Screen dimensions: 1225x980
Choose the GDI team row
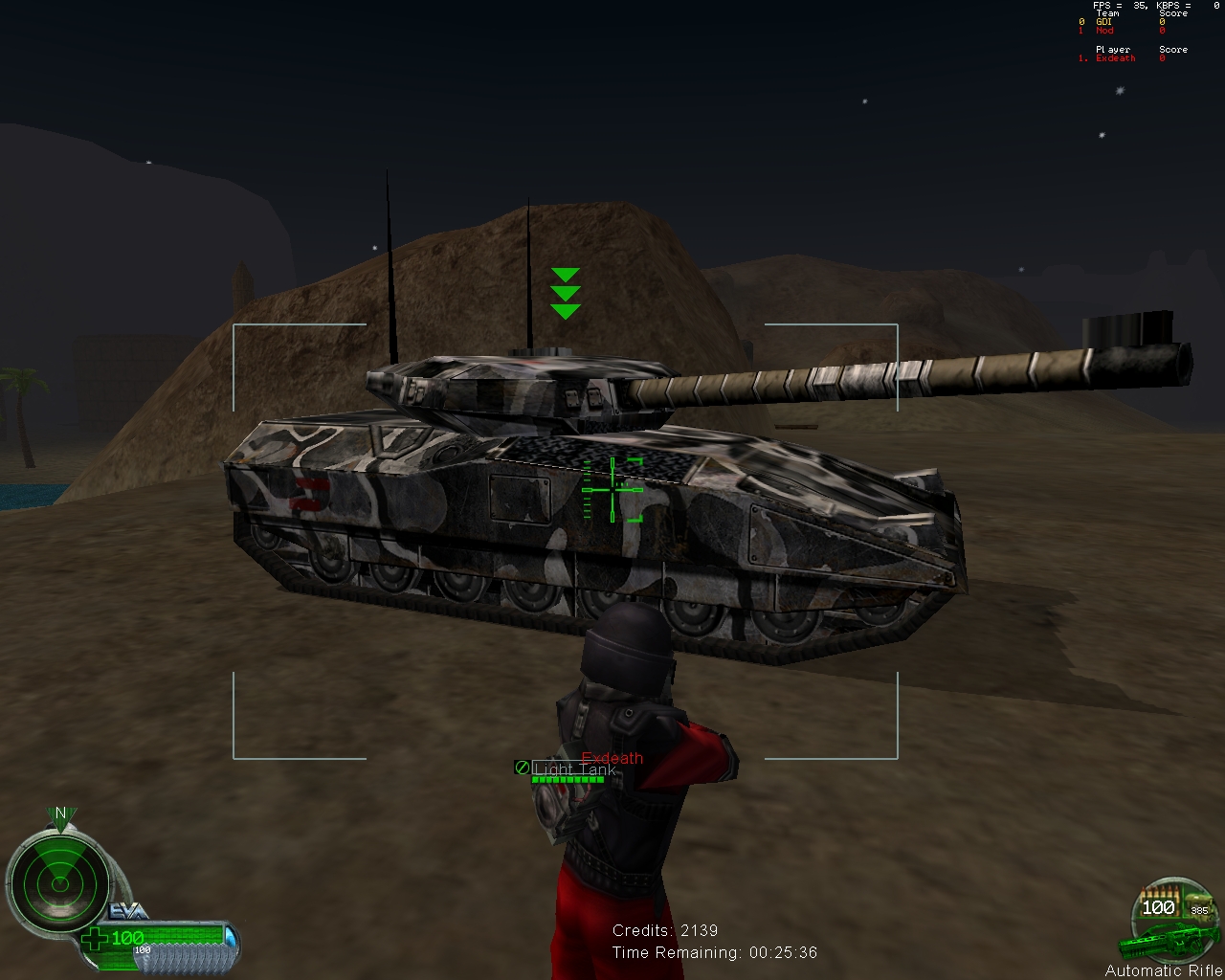(x=1104, y=22)
